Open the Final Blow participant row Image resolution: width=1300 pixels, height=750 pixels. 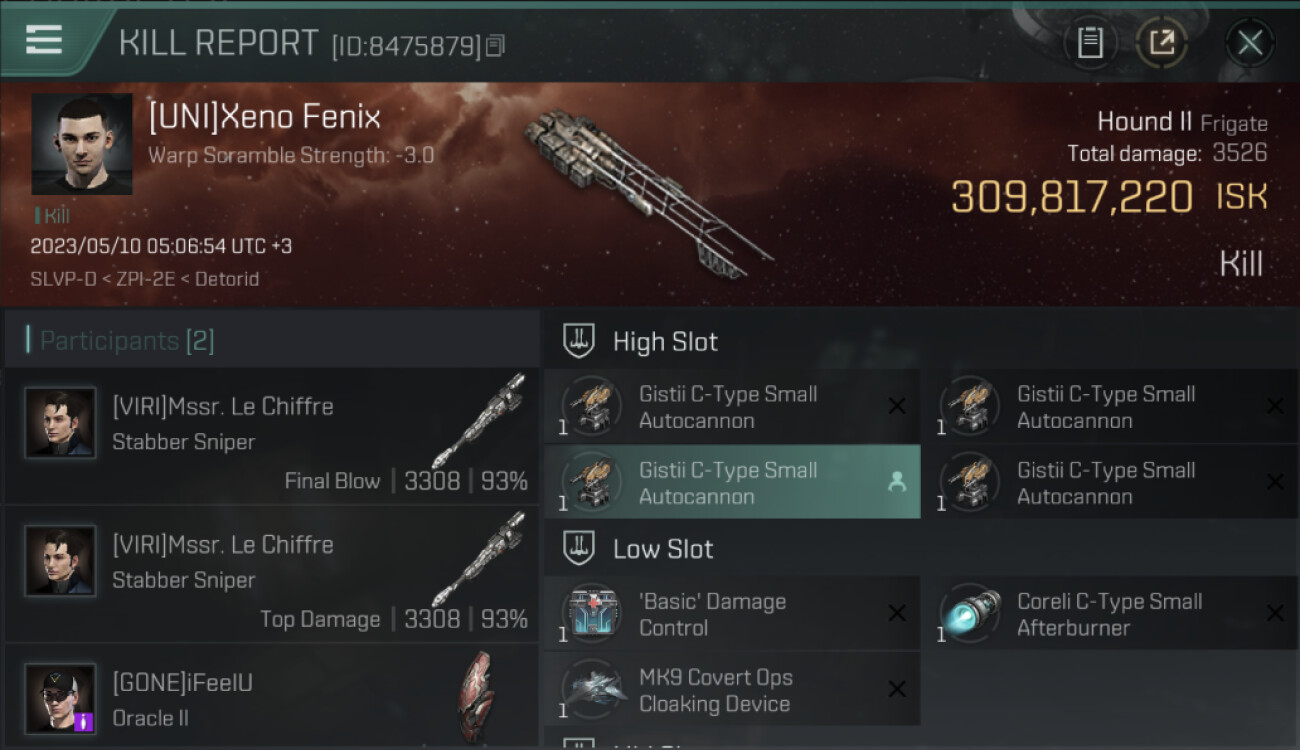coord(271,438)
